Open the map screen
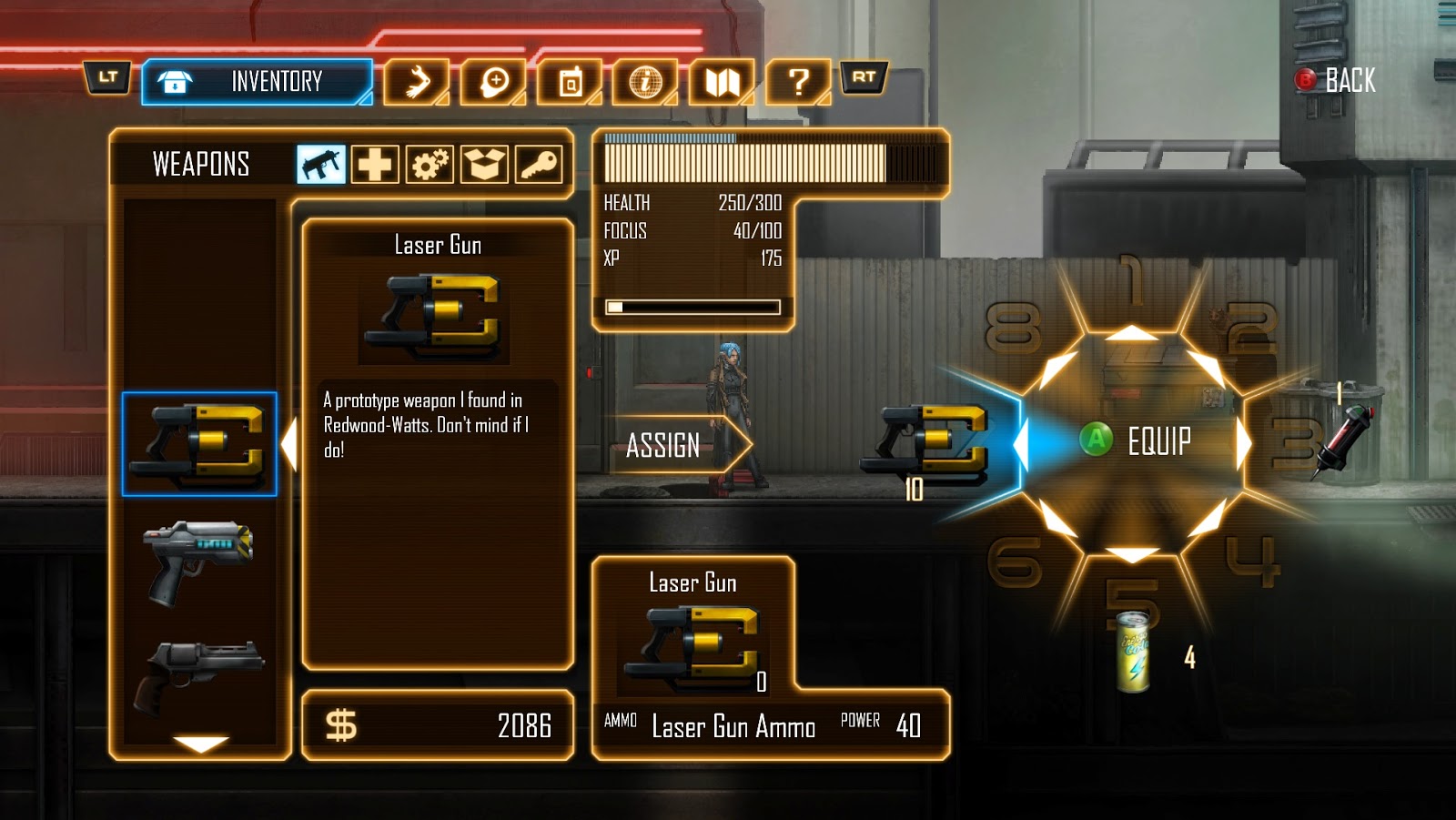This screenshot has height=820, width=1456. tap(723, 81)
